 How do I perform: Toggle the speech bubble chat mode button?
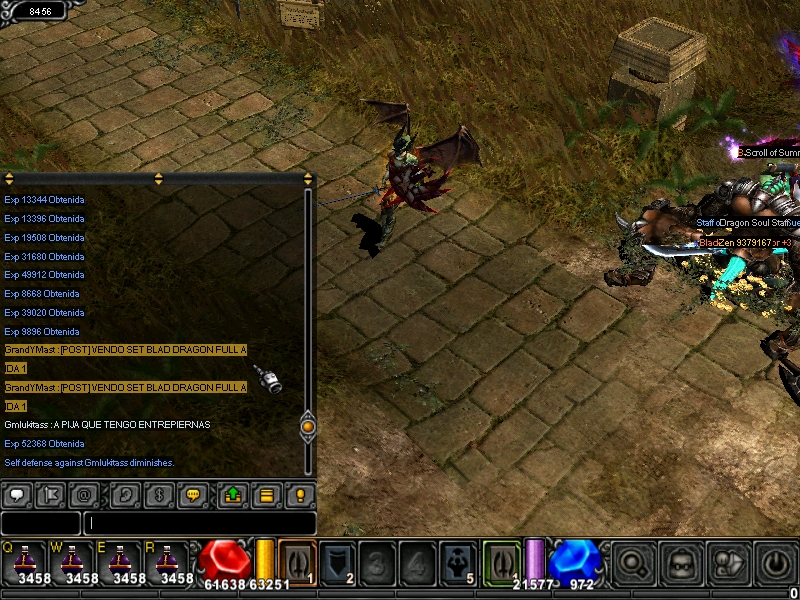pos(19,494)
